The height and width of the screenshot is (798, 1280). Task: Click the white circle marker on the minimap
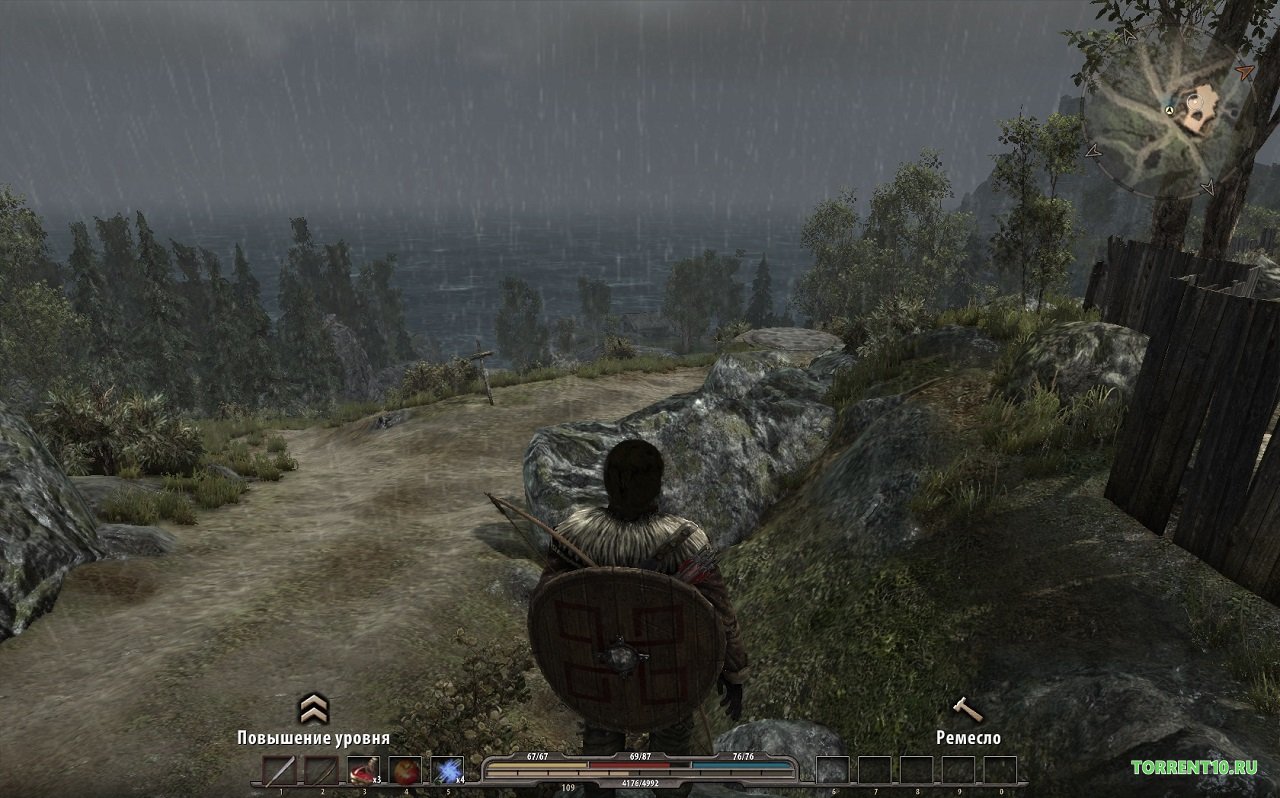(1194, 101)
